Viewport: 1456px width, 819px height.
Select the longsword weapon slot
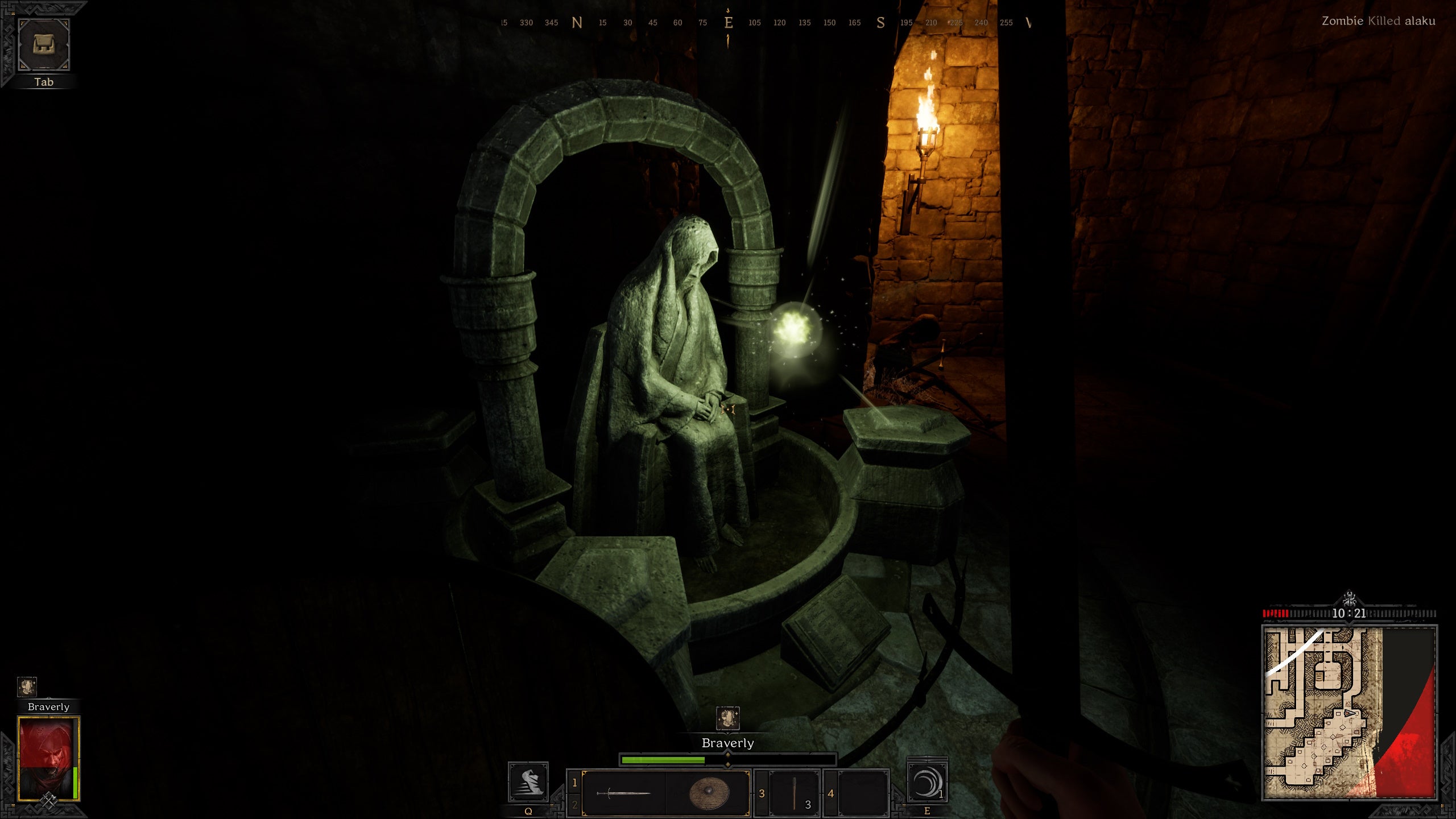coord(623,793)
